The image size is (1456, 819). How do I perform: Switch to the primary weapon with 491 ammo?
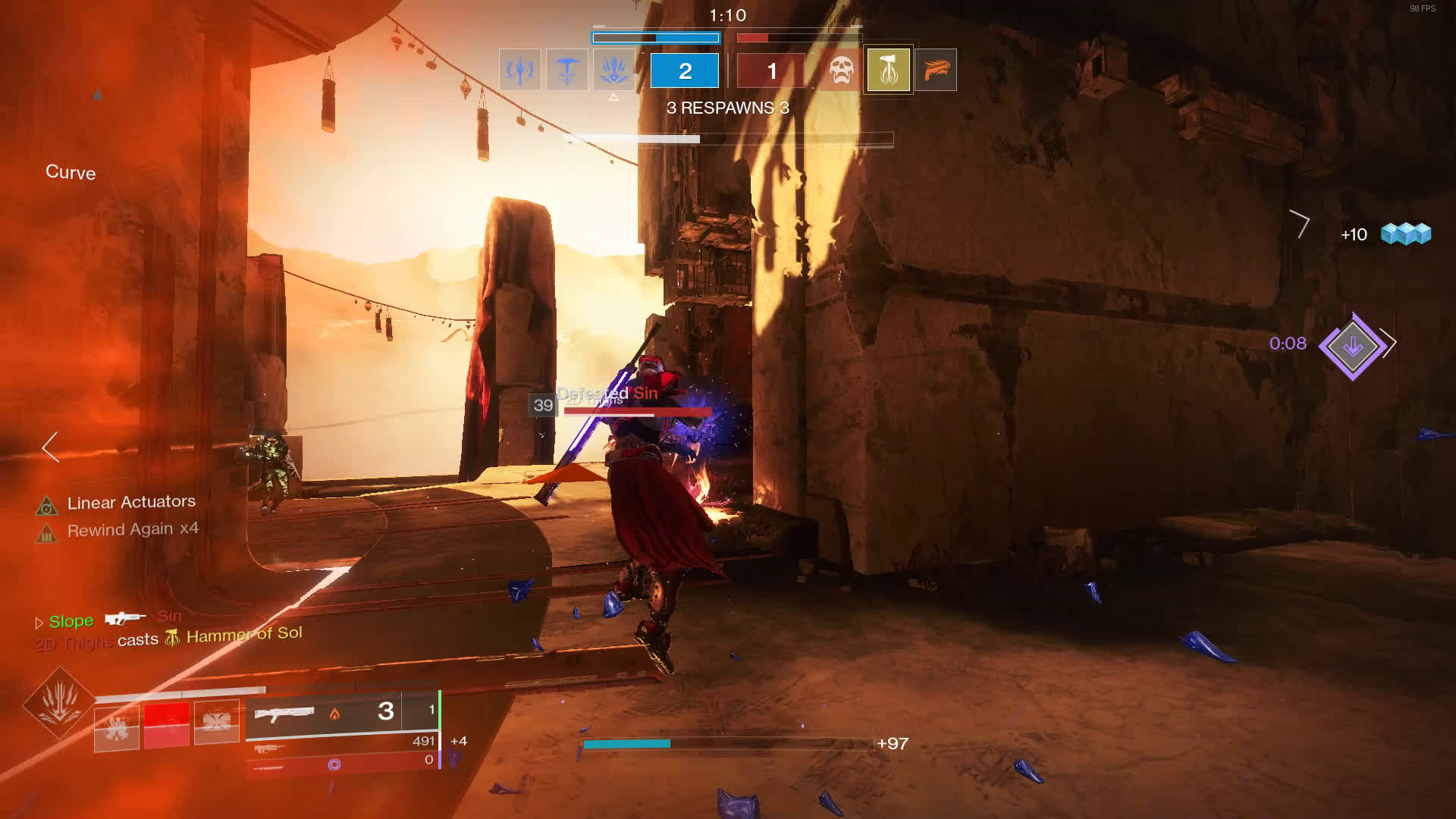click(270, 748)
